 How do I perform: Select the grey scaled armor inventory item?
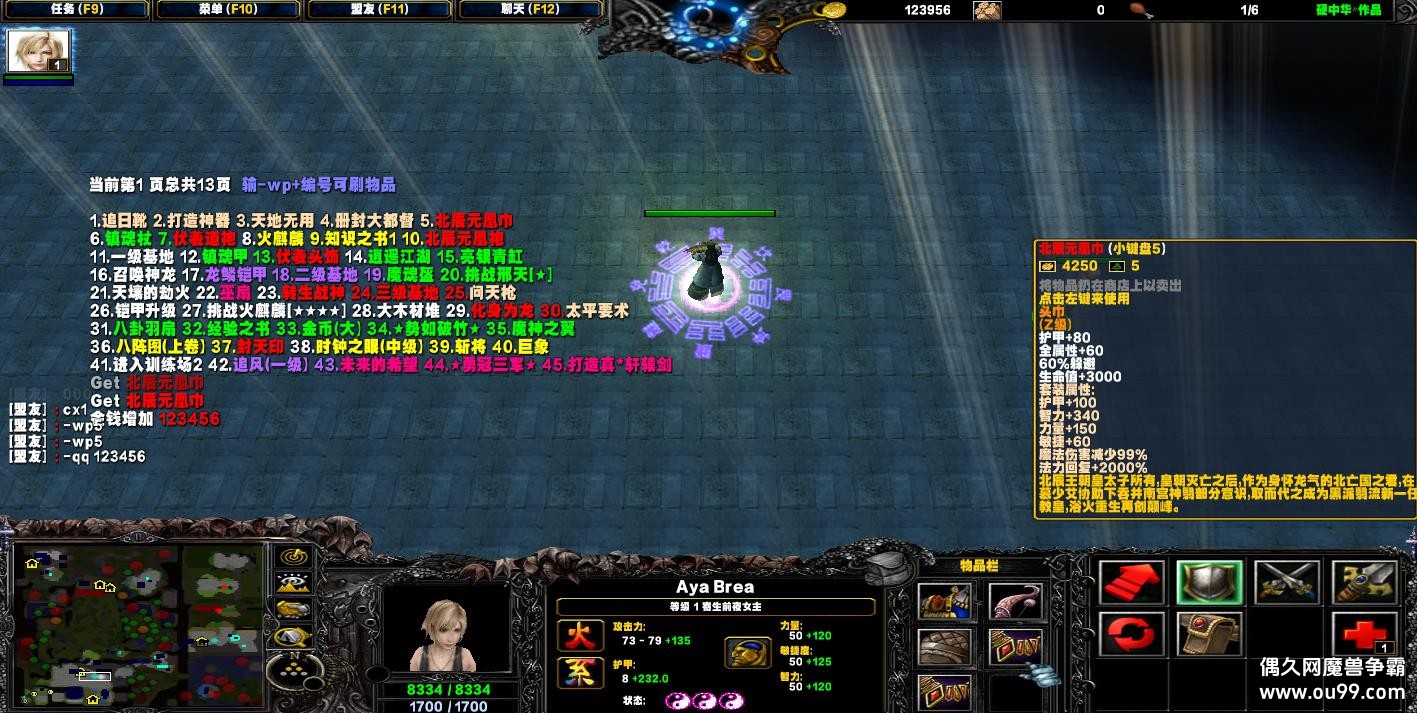(x=944, y=647)
